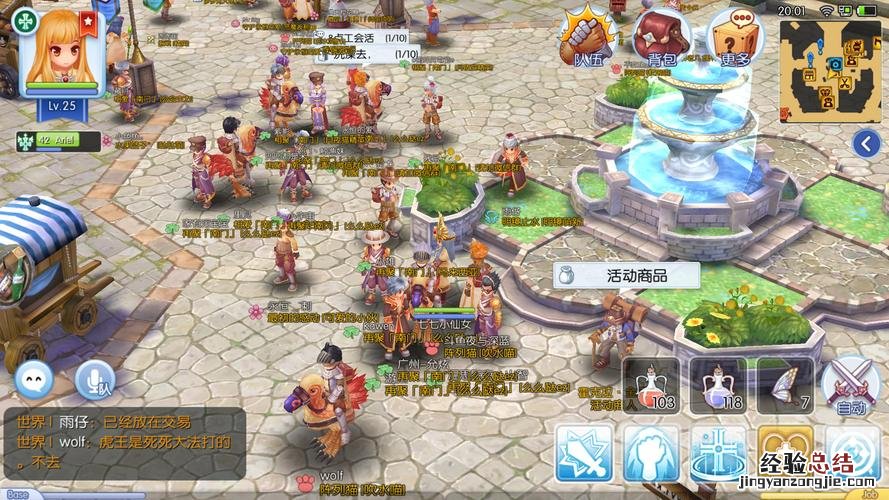Screen dimensions: 889x500
Task: Open the 更多 (more) menu box
Action: 734,38
